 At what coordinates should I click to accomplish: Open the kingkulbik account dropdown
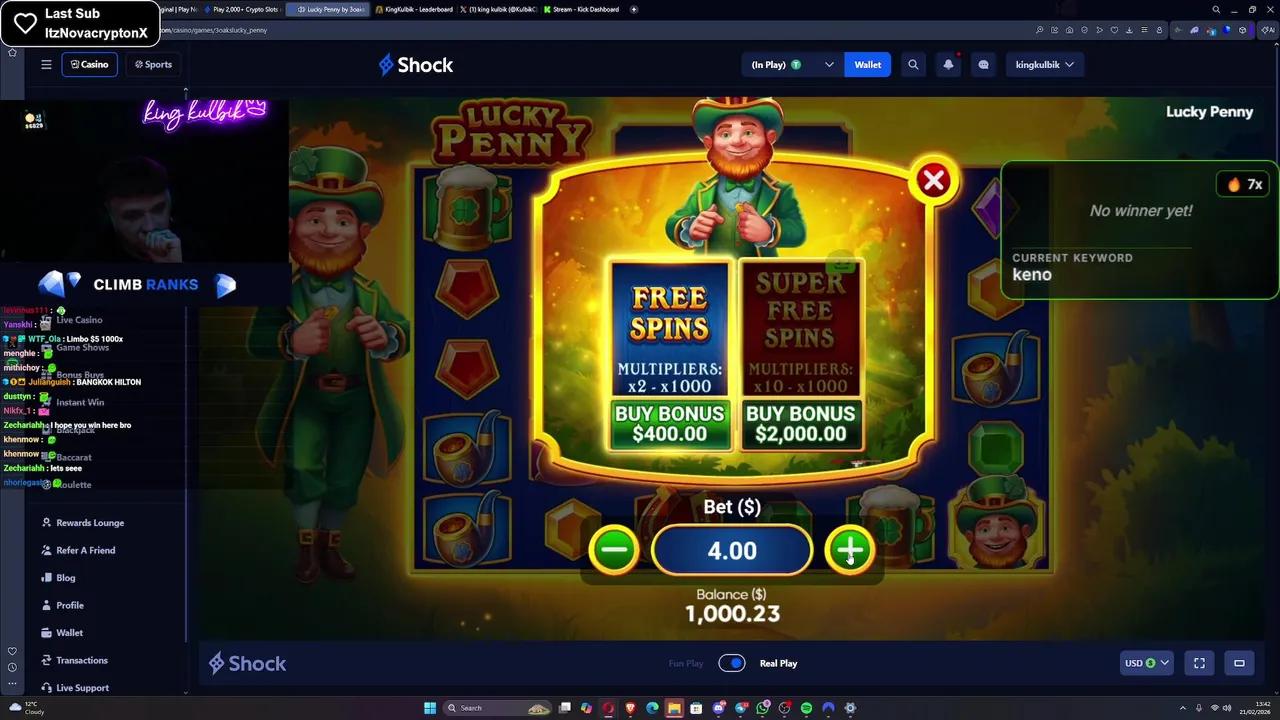1045,64
